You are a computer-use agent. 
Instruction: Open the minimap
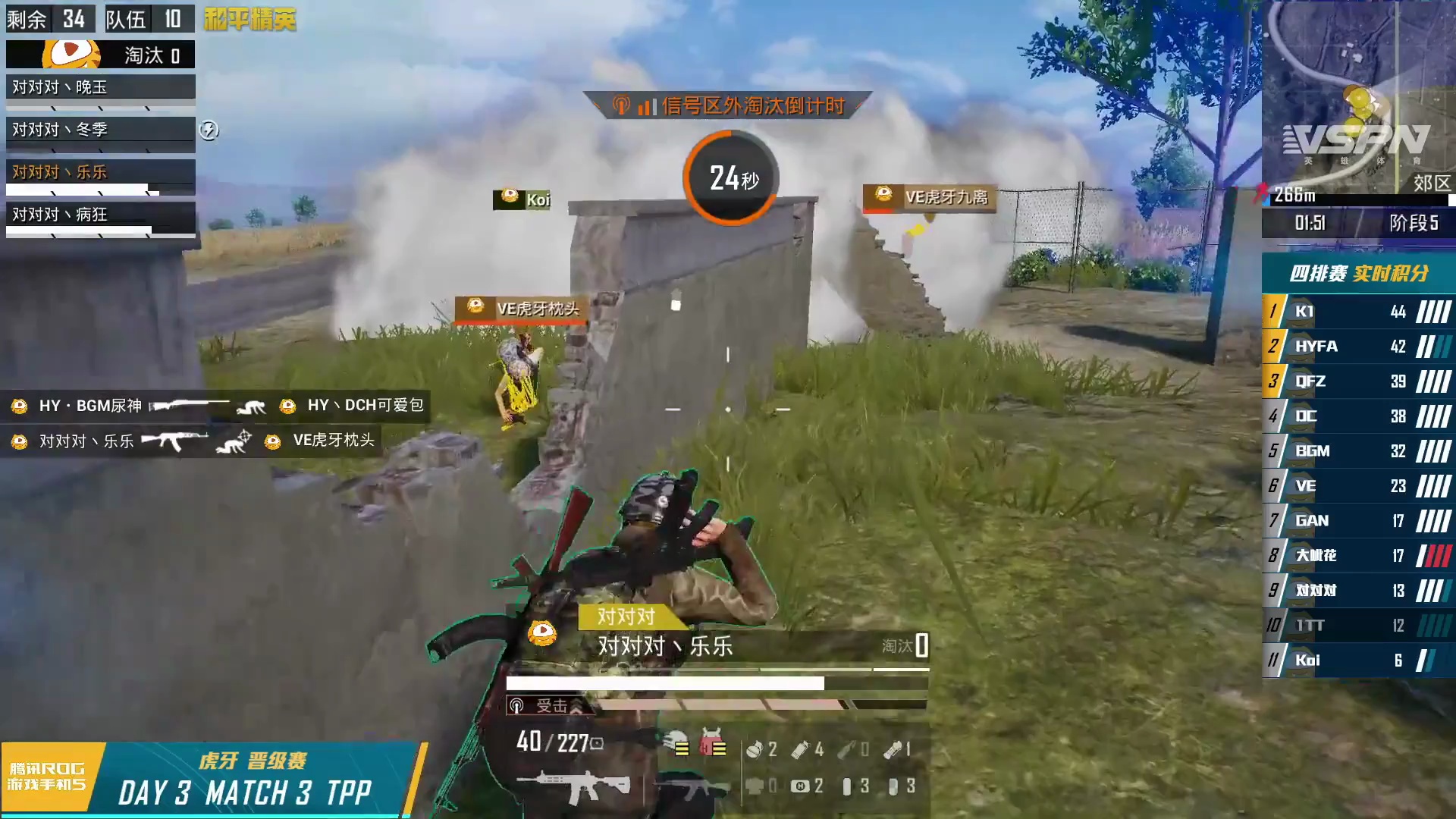coord(1357,95)
